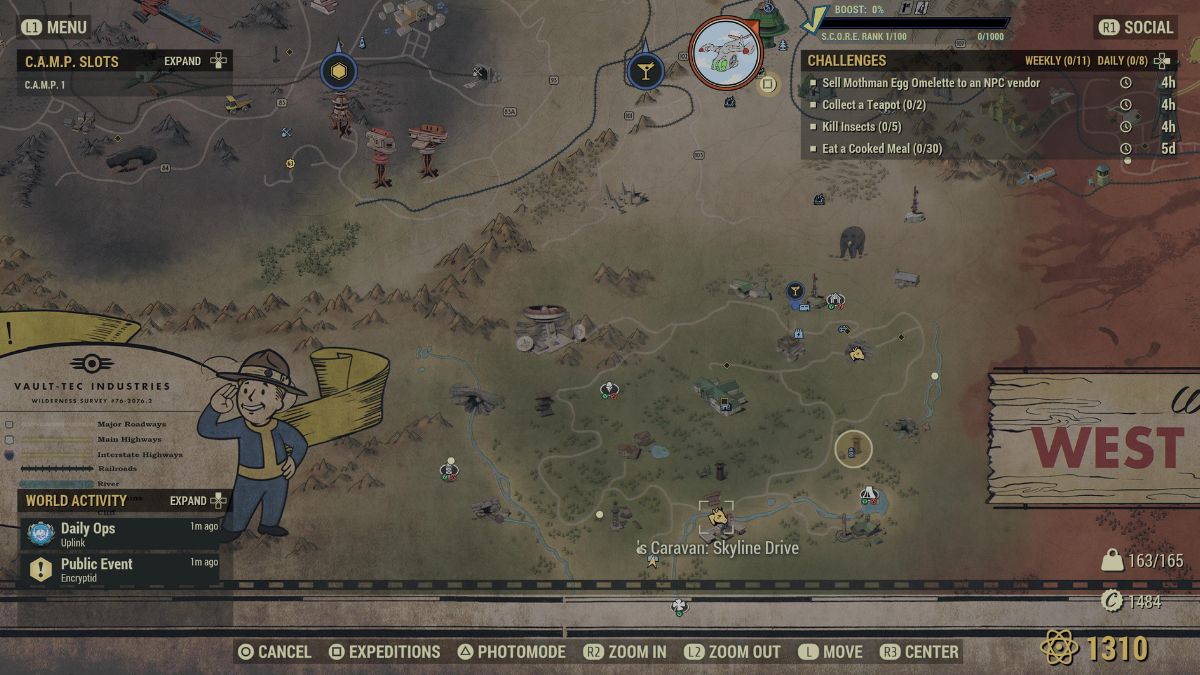Click the large martini glass map marker

point(645,71)
